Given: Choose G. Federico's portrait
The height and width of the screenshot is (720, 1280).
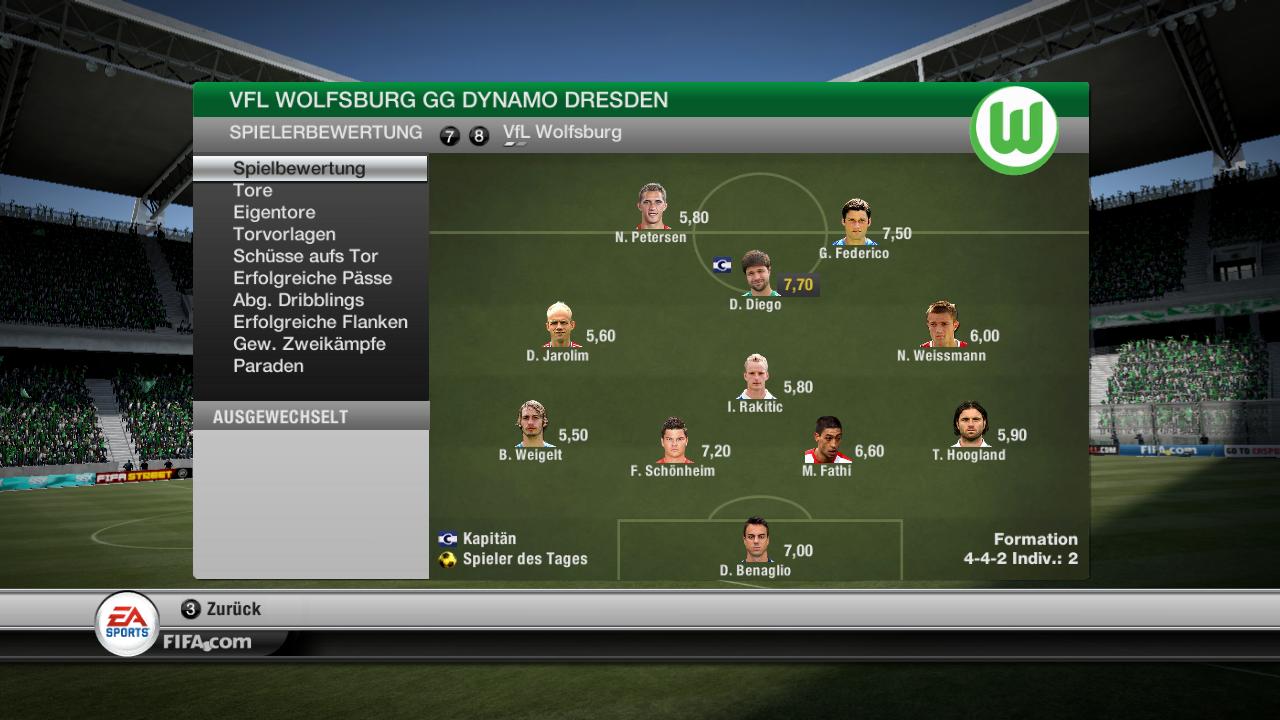Looking at the screenshot, I should click(x=856, y=222).
